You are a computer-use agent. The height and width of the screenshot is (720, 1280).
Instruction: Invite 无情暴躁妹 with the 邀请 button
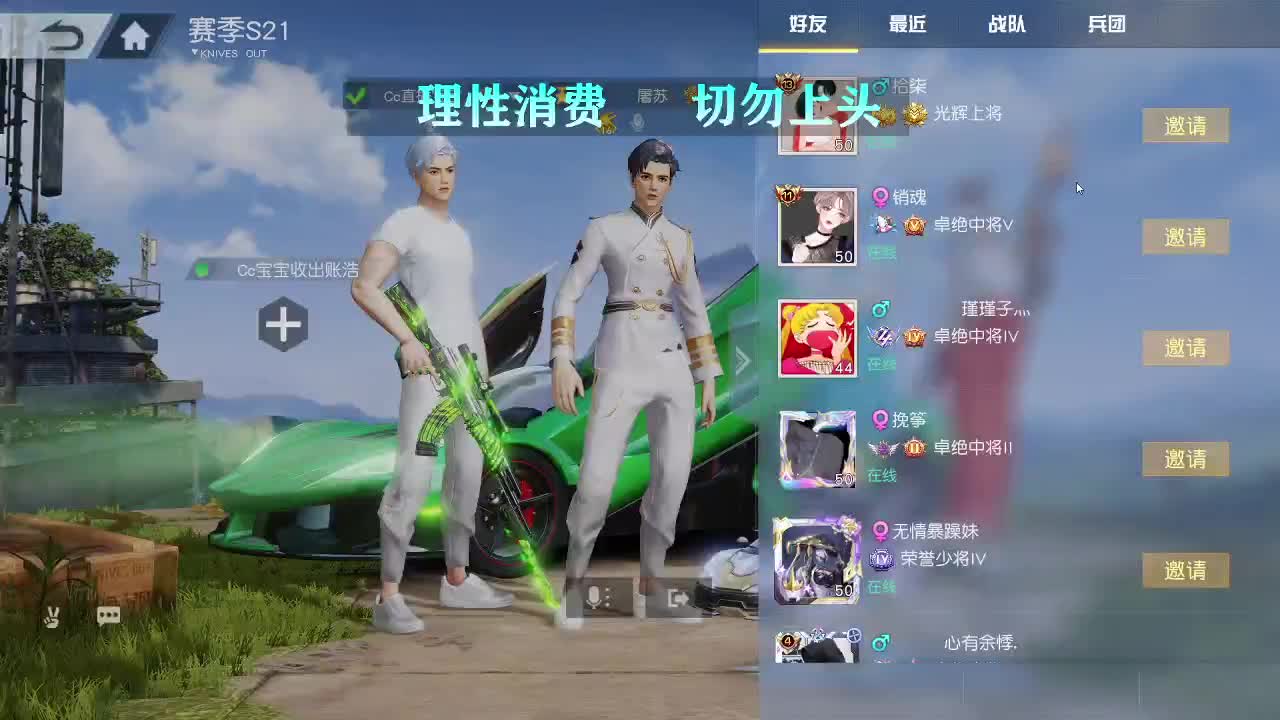(1185, 569)
